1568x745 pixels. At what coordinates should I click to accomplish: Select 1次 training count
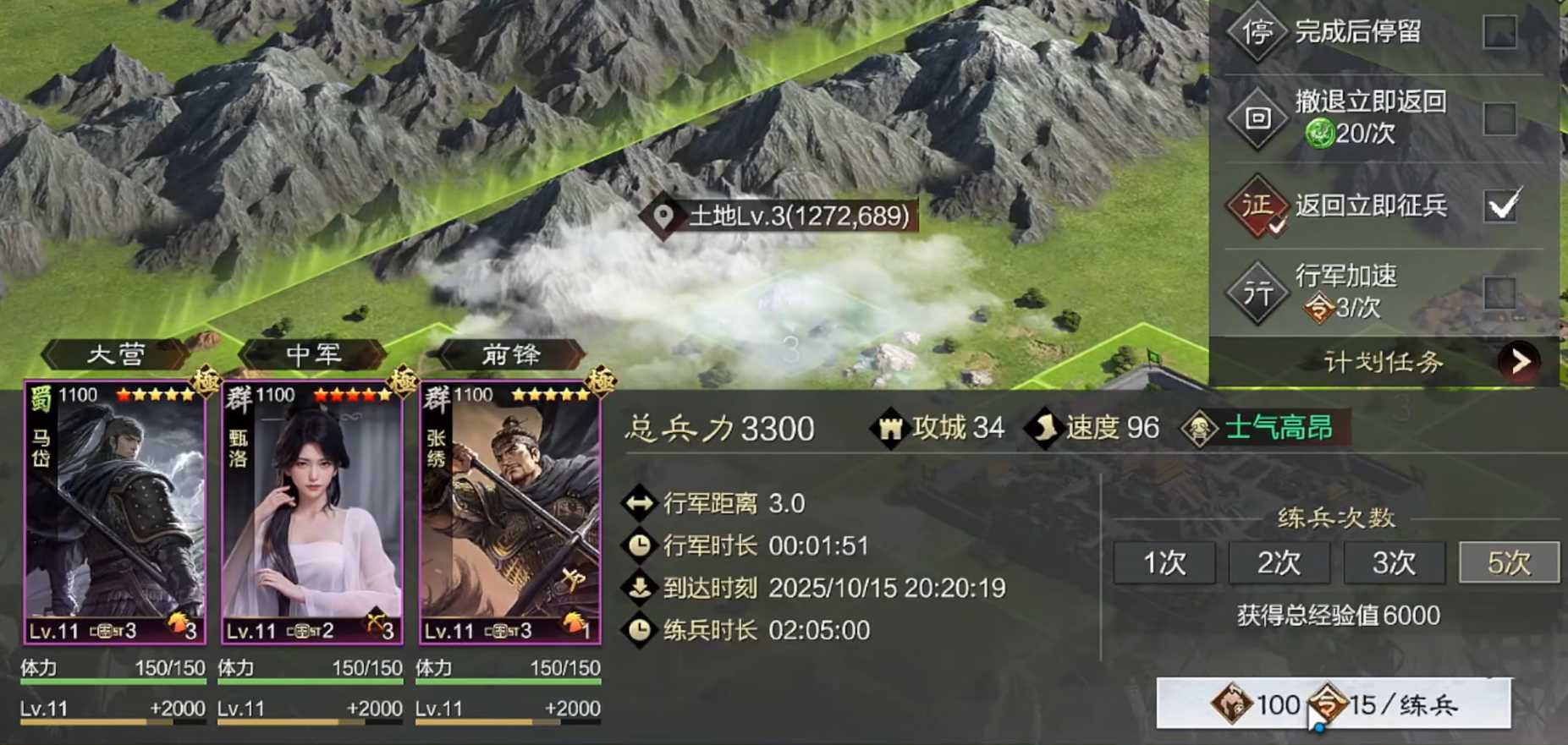pos(1164,562)
